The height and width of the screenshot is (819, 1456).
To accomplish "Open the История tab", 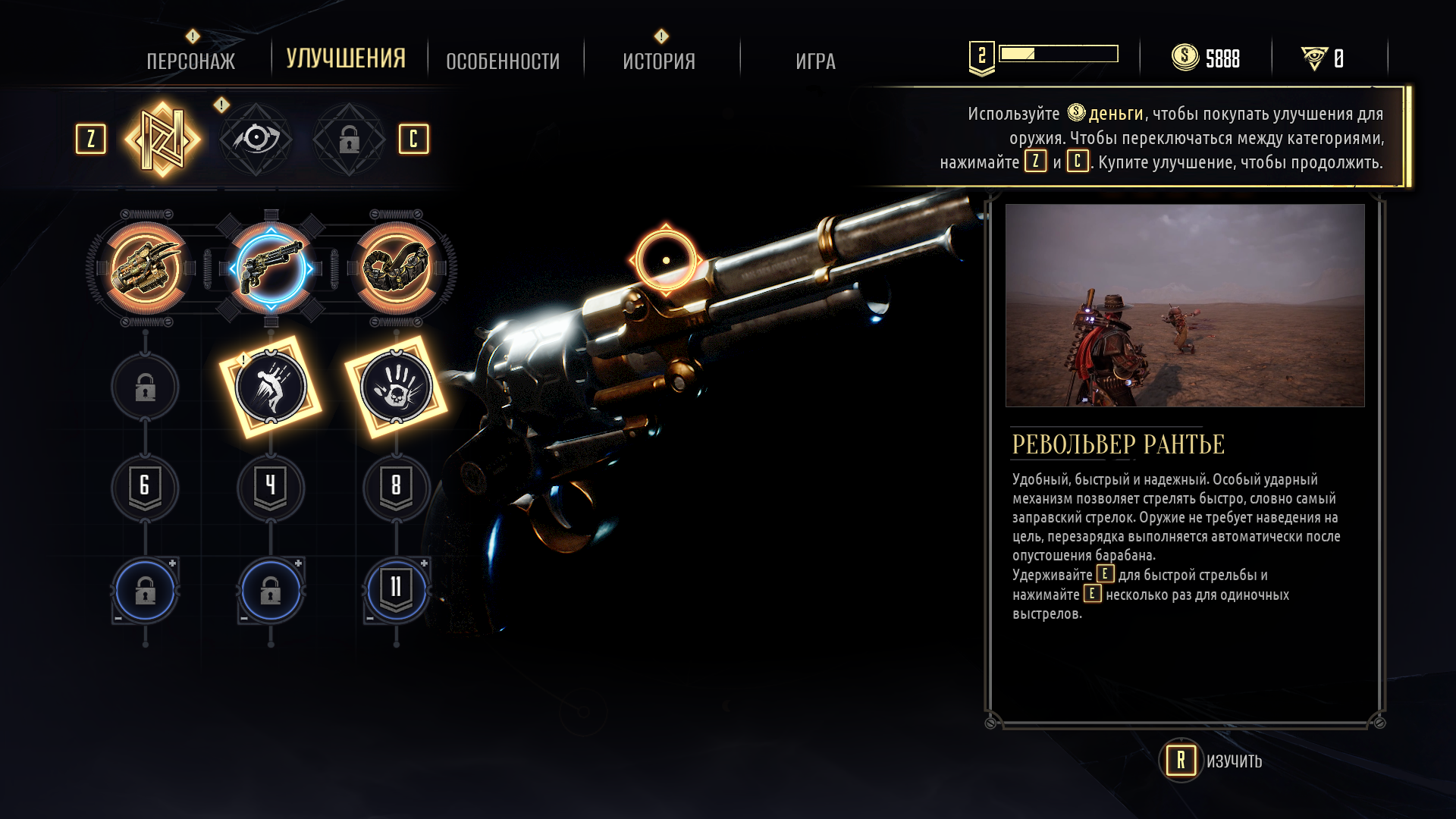I will point(659,61).
